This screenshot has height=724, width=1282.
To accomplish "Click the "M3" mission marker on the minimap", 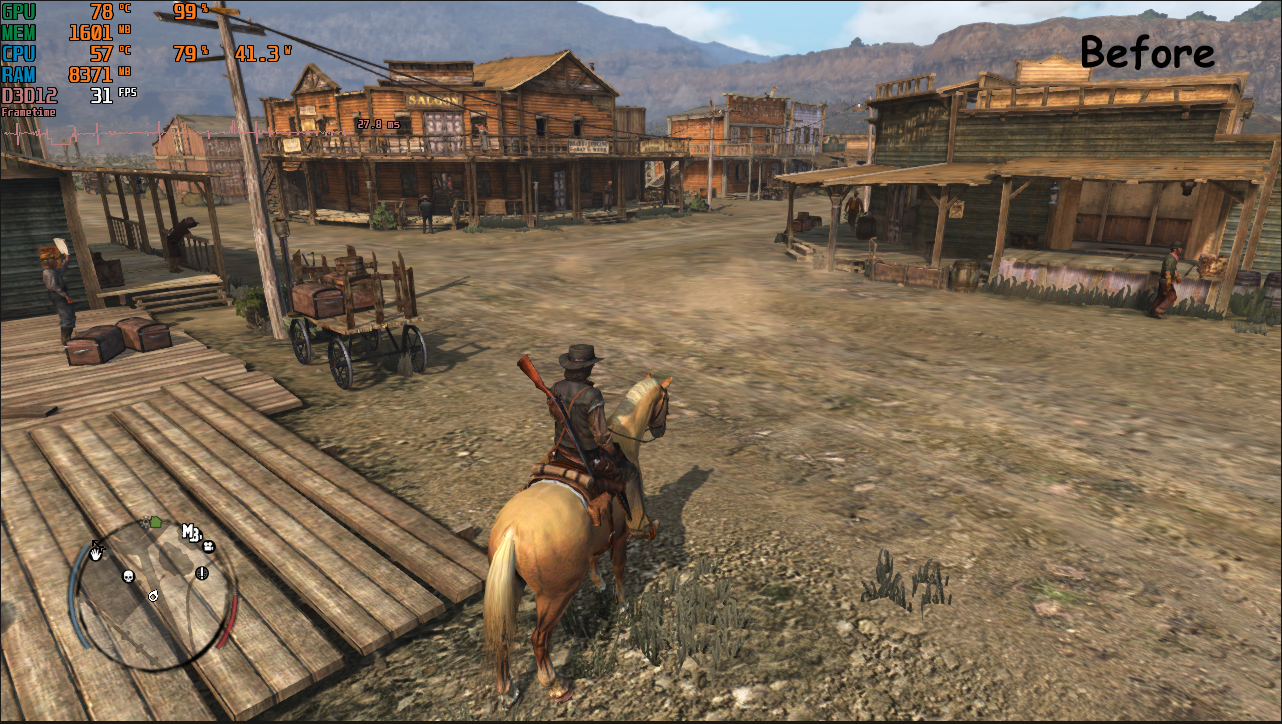I will tap(191, 532).
